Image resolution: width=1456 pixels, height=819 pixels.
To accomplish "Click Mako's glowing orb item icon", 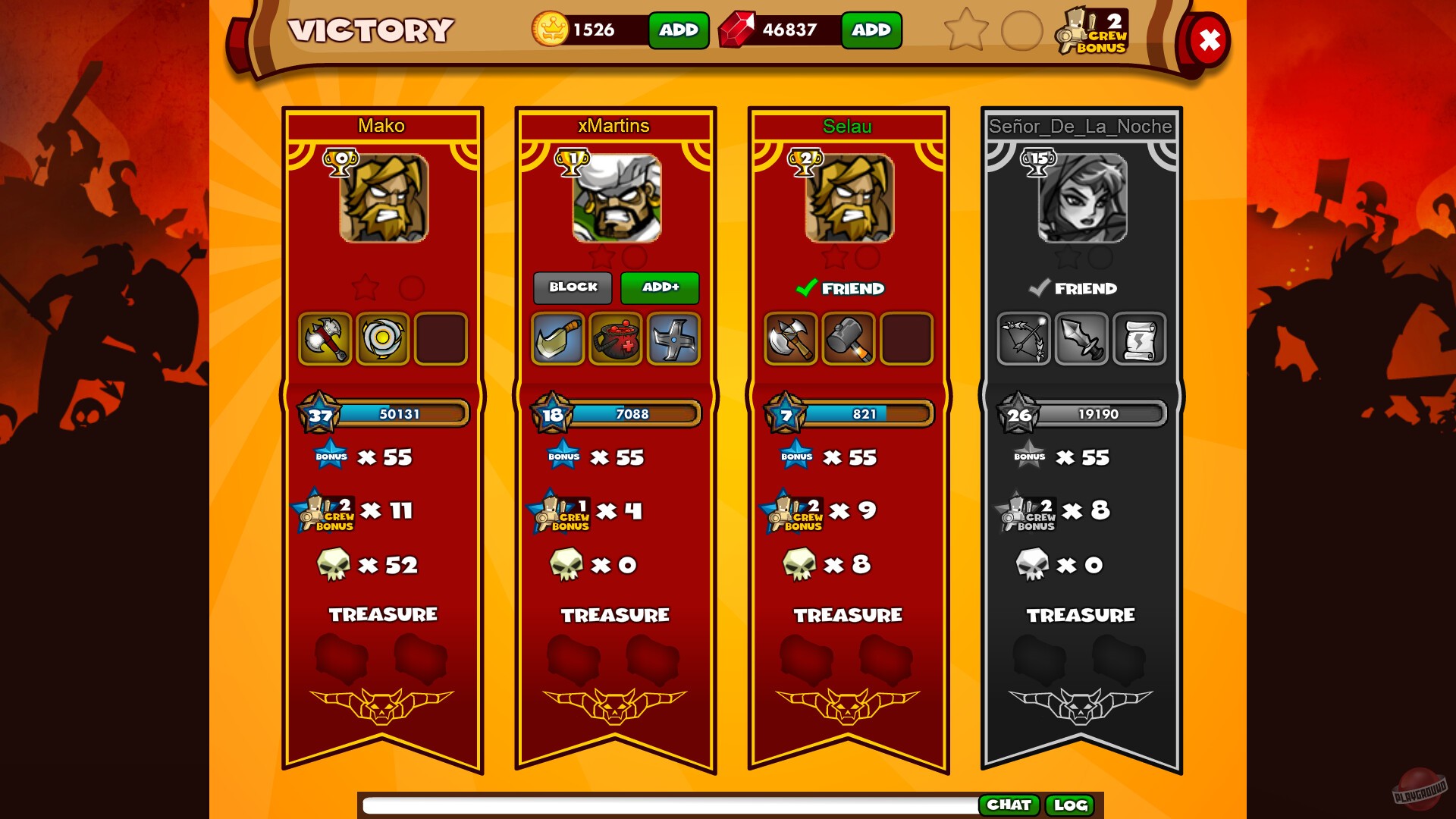I will [383, 339].
